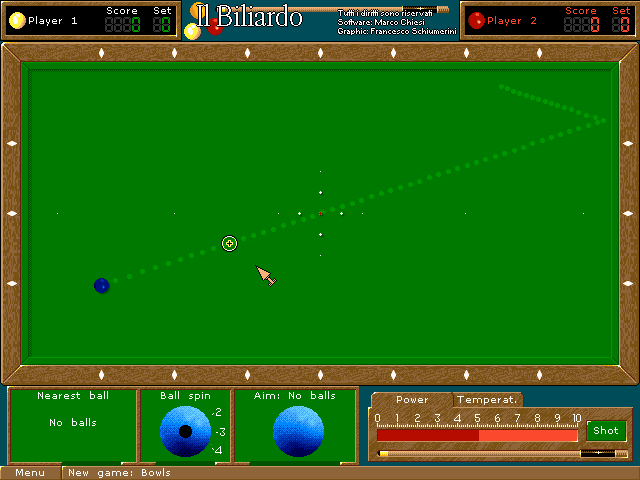Open the Menu button
Screen dimensions: 640x480
coord(30,473)
